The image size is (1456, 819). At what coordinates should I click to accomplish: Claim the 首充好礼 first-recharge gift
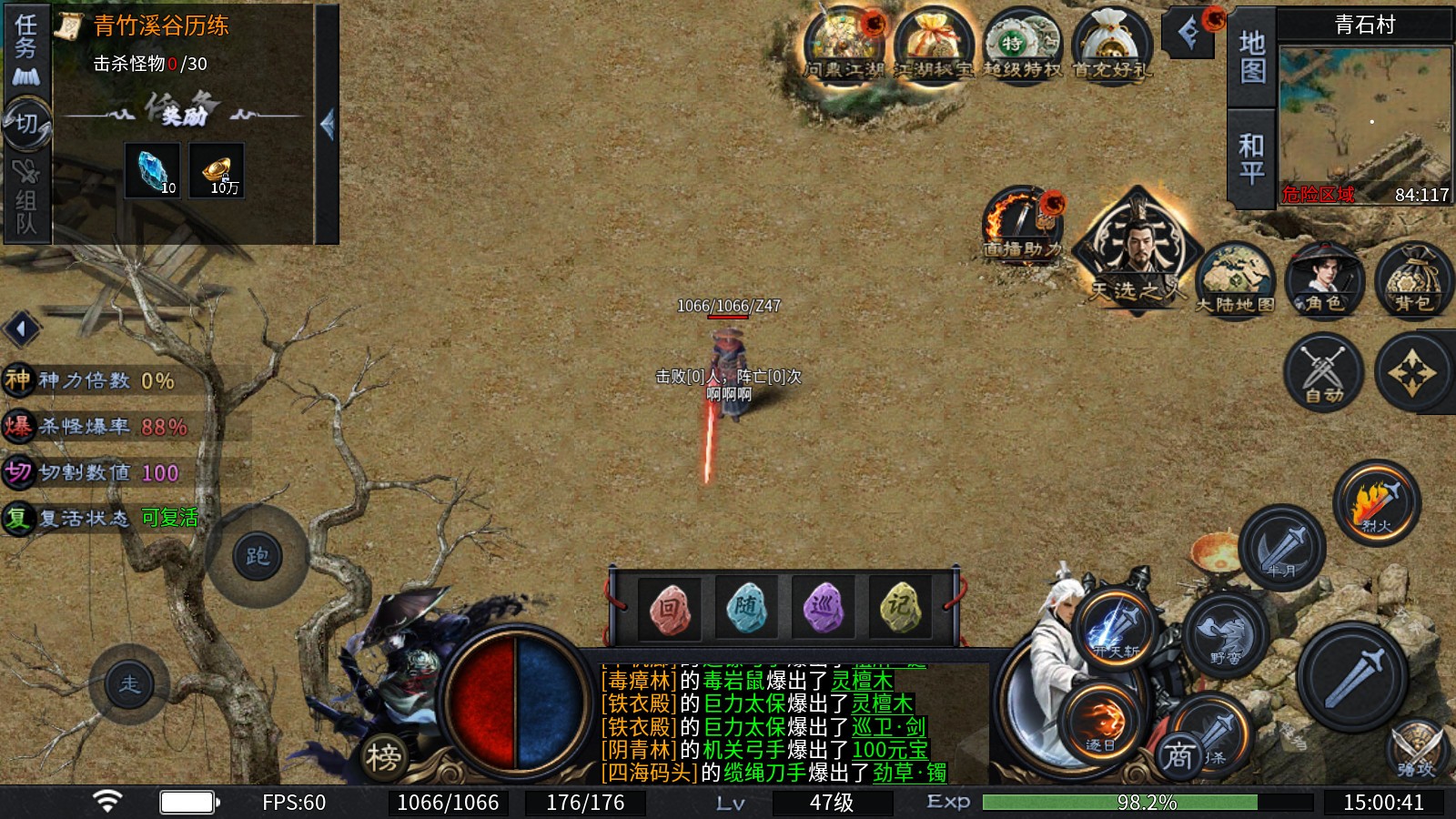click(x=1111, y=44)
